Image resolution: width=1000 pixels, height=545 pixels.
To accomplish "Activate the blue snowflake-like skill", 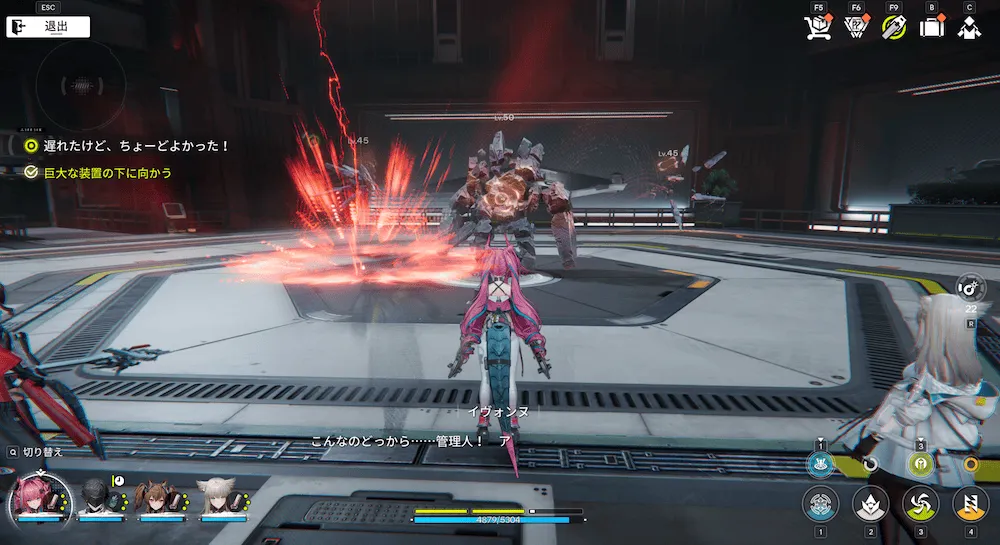I will [x=820, y=503].
